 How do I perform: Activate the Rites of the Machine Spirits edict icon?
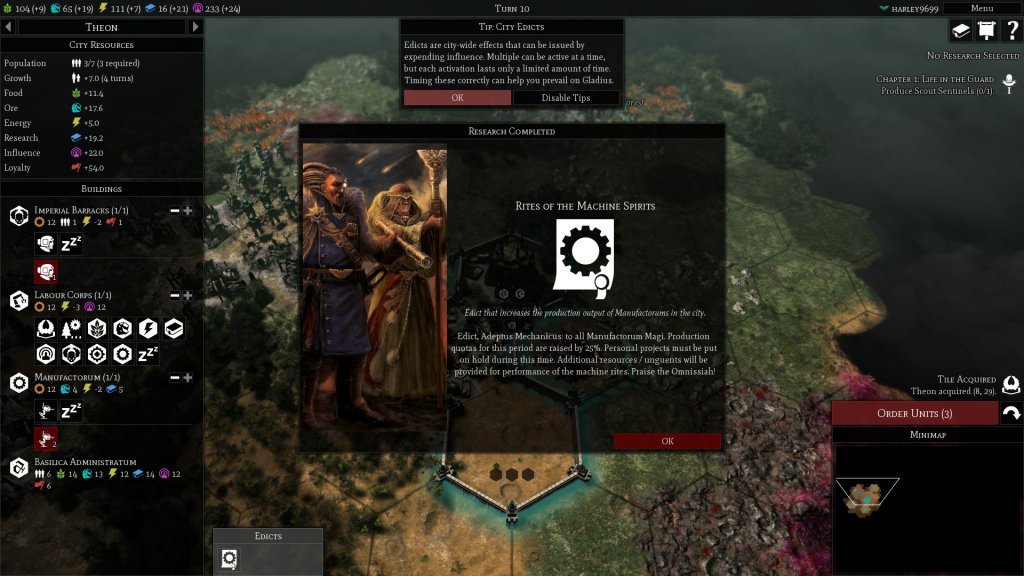[x=229, y=559]
